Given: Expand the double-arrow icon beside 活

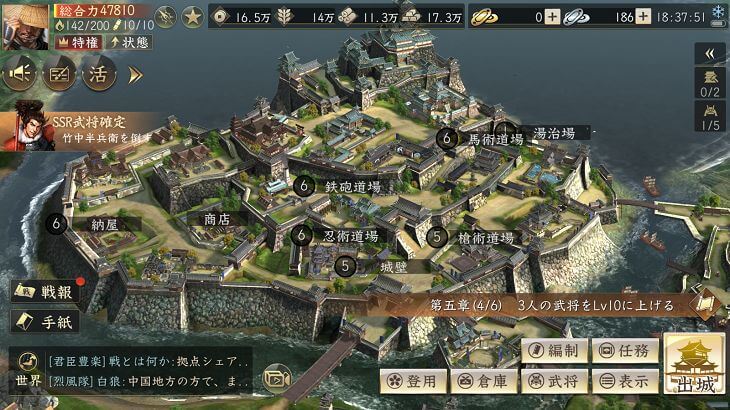Looking at the screenshot, I should pyautogui.click(x=136, y=74).
